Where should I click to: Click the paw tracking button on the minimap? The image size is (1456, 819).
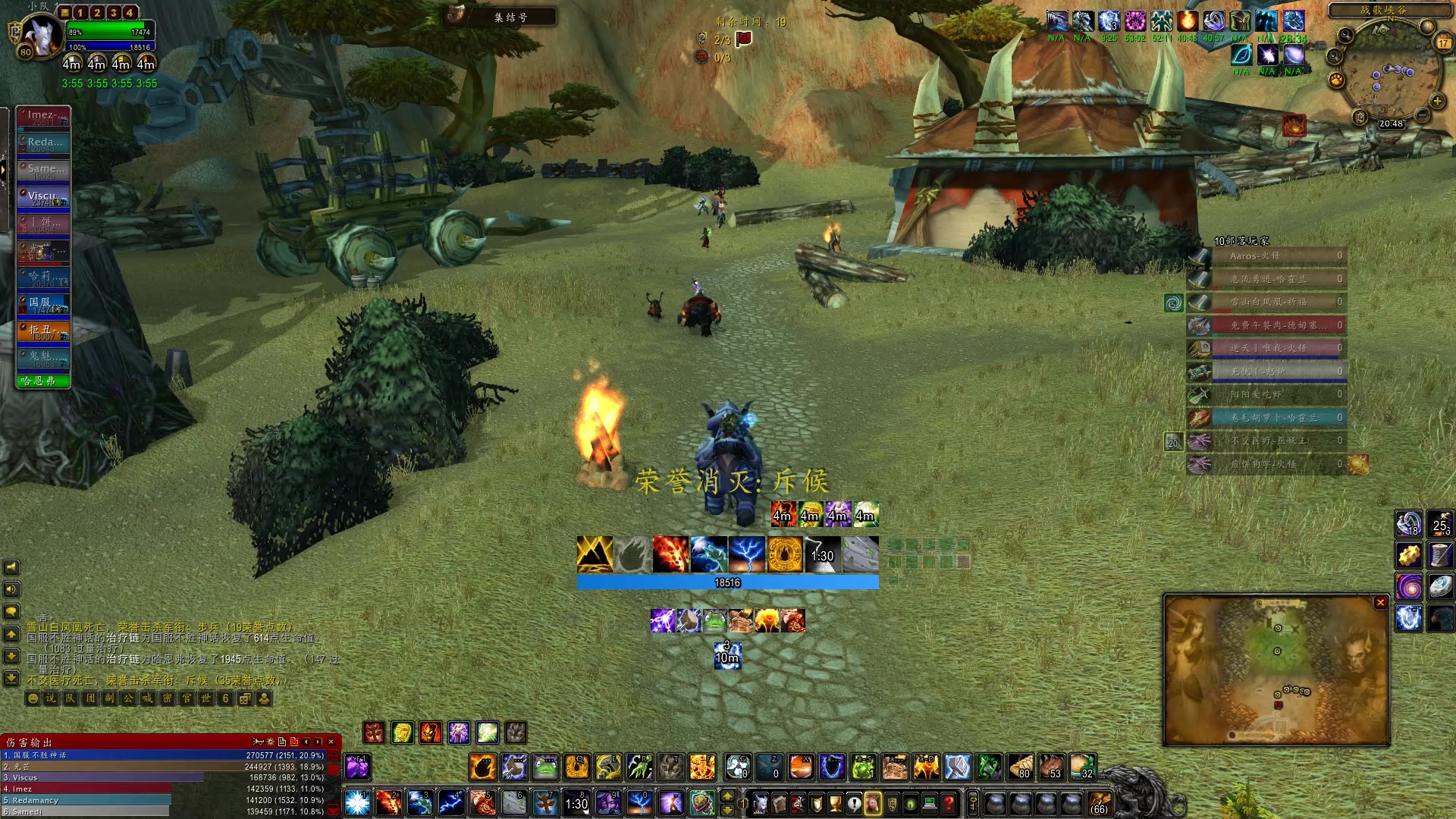coord(1336,80)
